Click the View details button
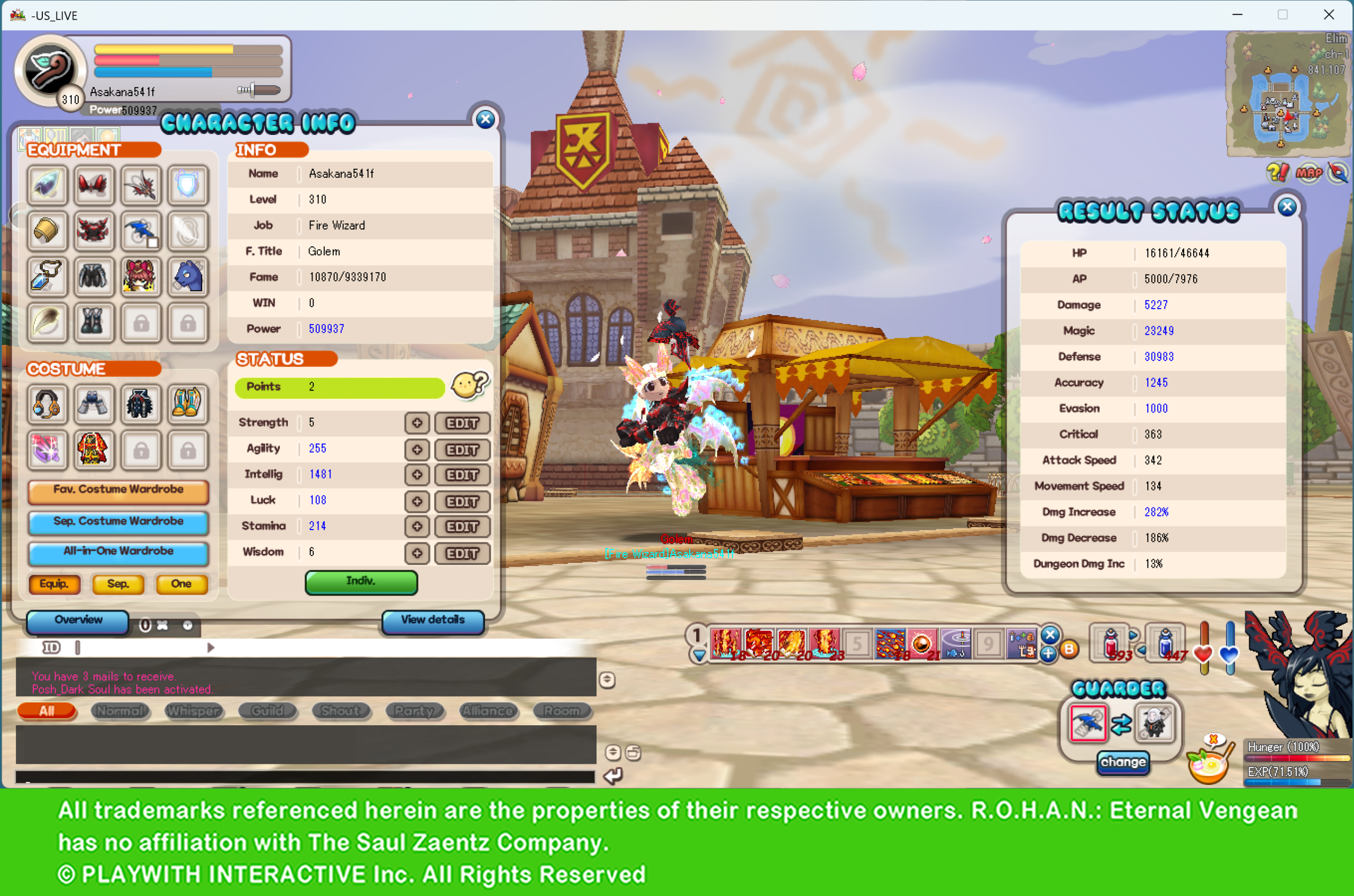Viewport: 1354px width, 896px height. tap(433, 621)
